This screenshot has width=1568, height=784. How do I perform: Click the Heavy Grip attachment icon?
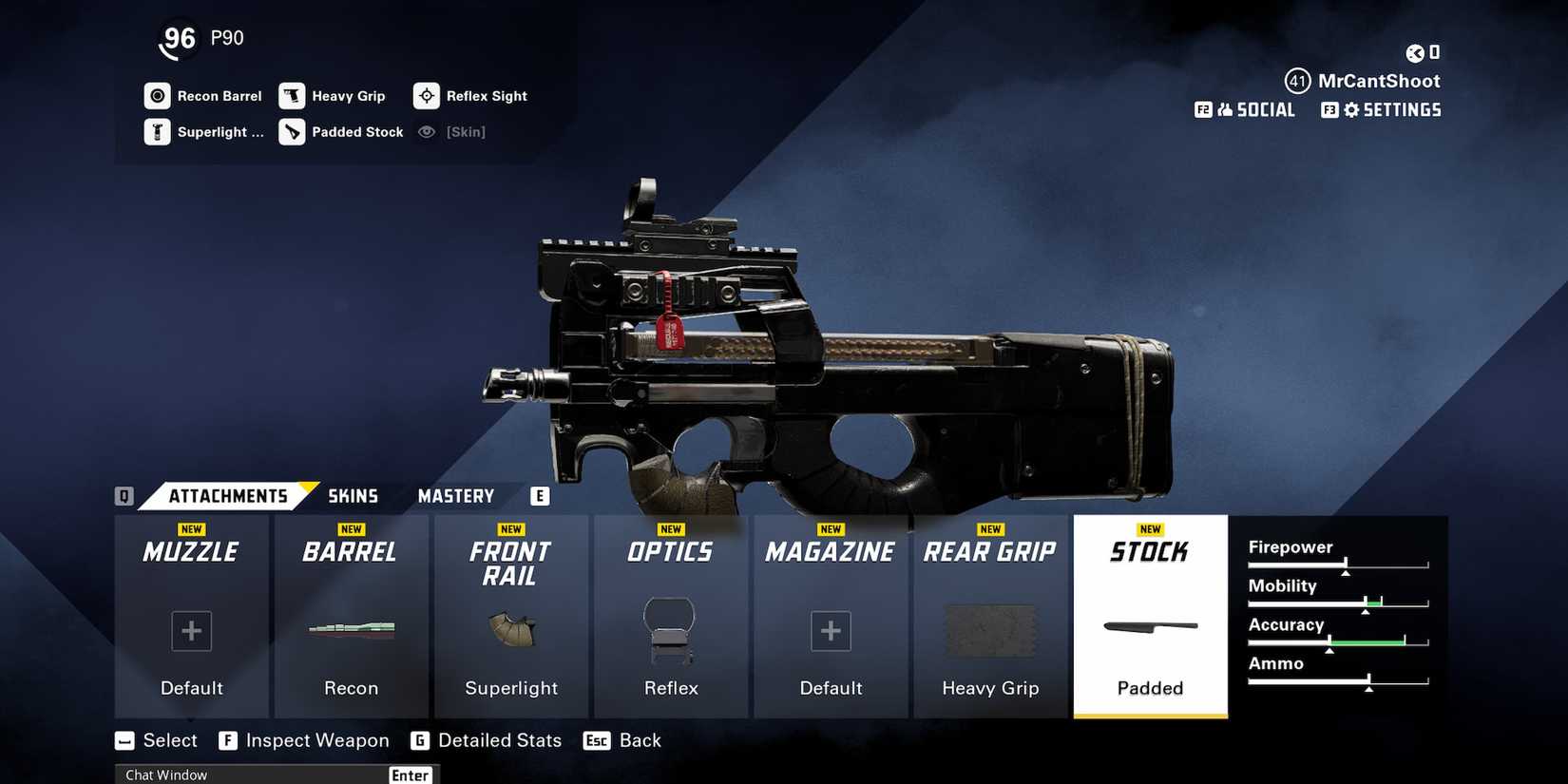click(292, 95)
